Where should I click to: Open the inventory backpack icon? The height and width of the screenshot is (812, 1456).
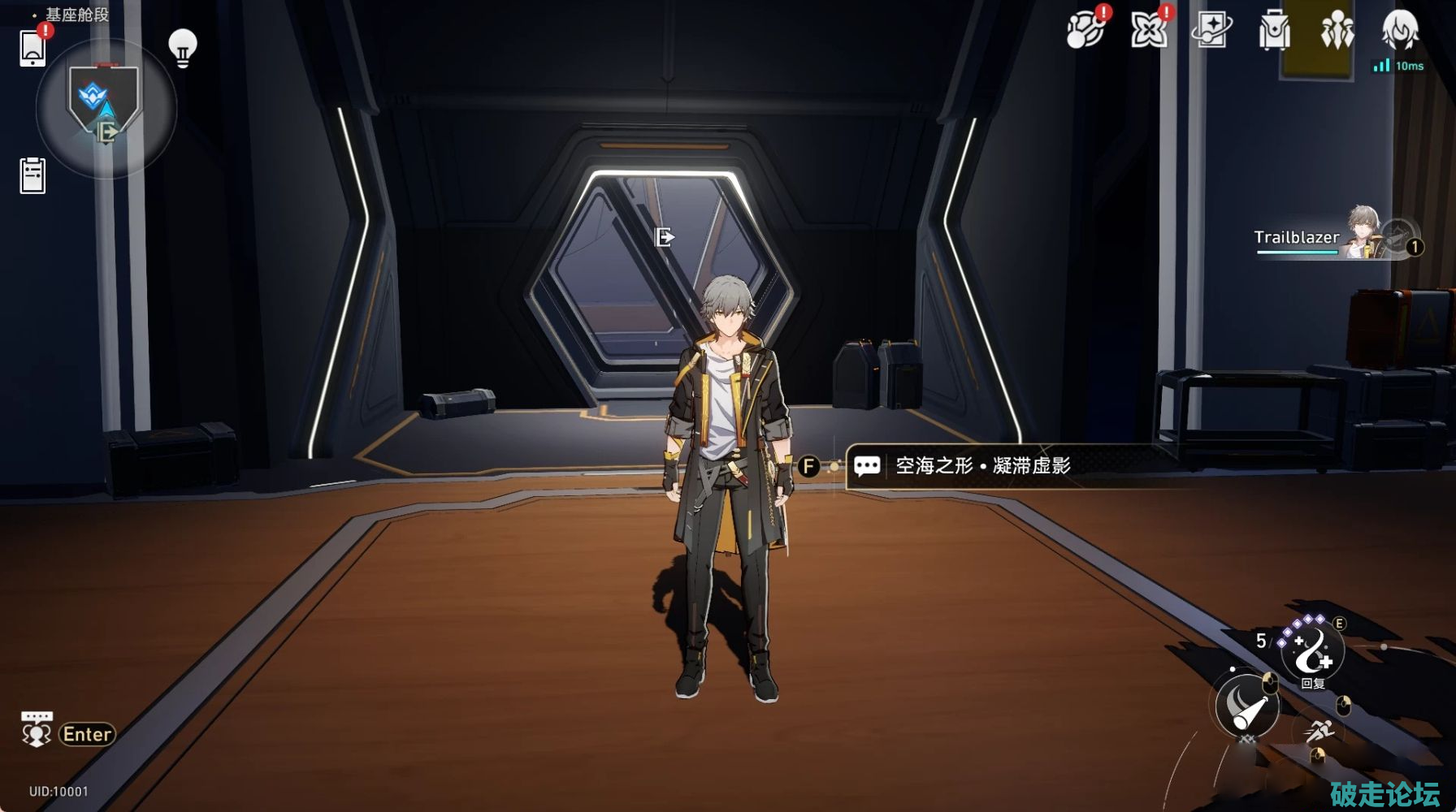tap(1274, 32)
